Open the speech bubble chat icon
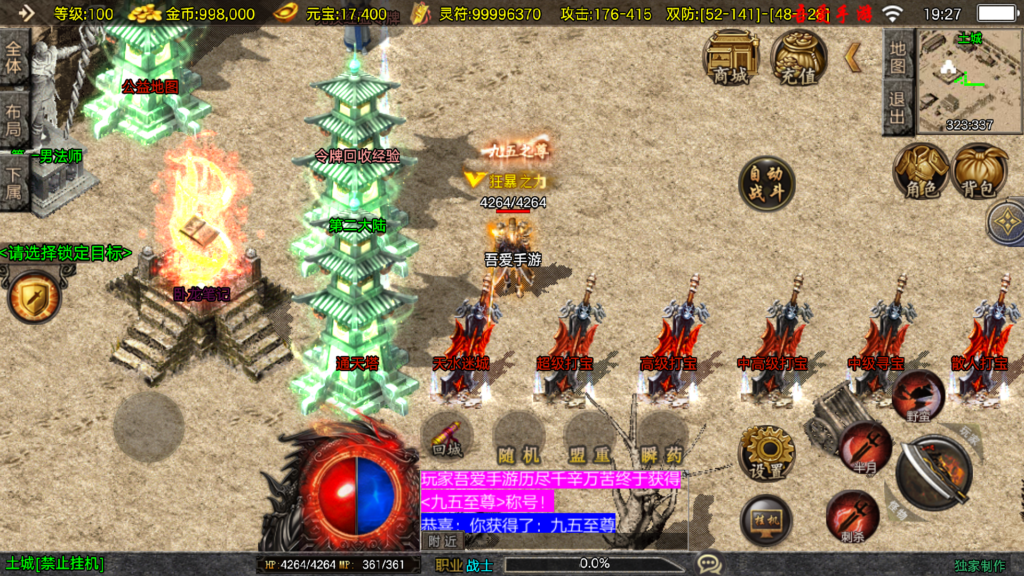The width and height of the screenshot is (1024, 576). (708, 564)
